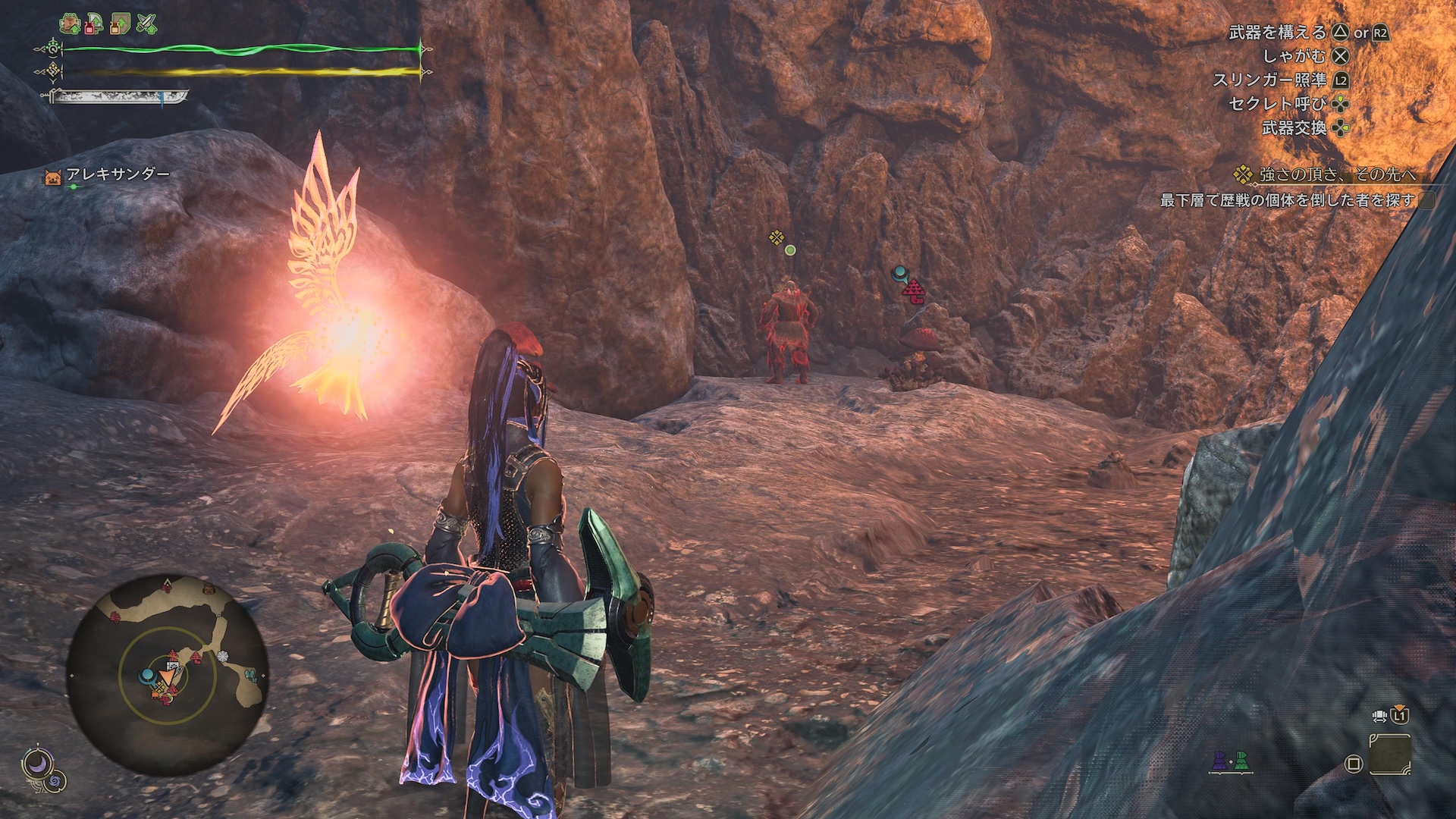This screenshot has width=1456, height=819.
Task: Click the 強さの頂き、その先へ quest title
Action: coord(1338,174)
